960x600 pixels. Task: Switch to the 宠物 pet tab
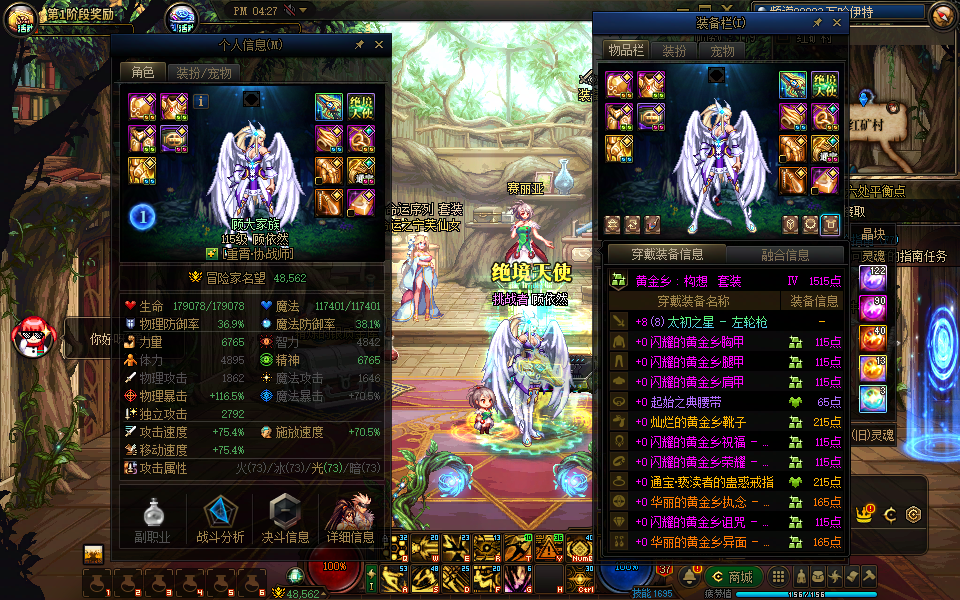point(722,51)
